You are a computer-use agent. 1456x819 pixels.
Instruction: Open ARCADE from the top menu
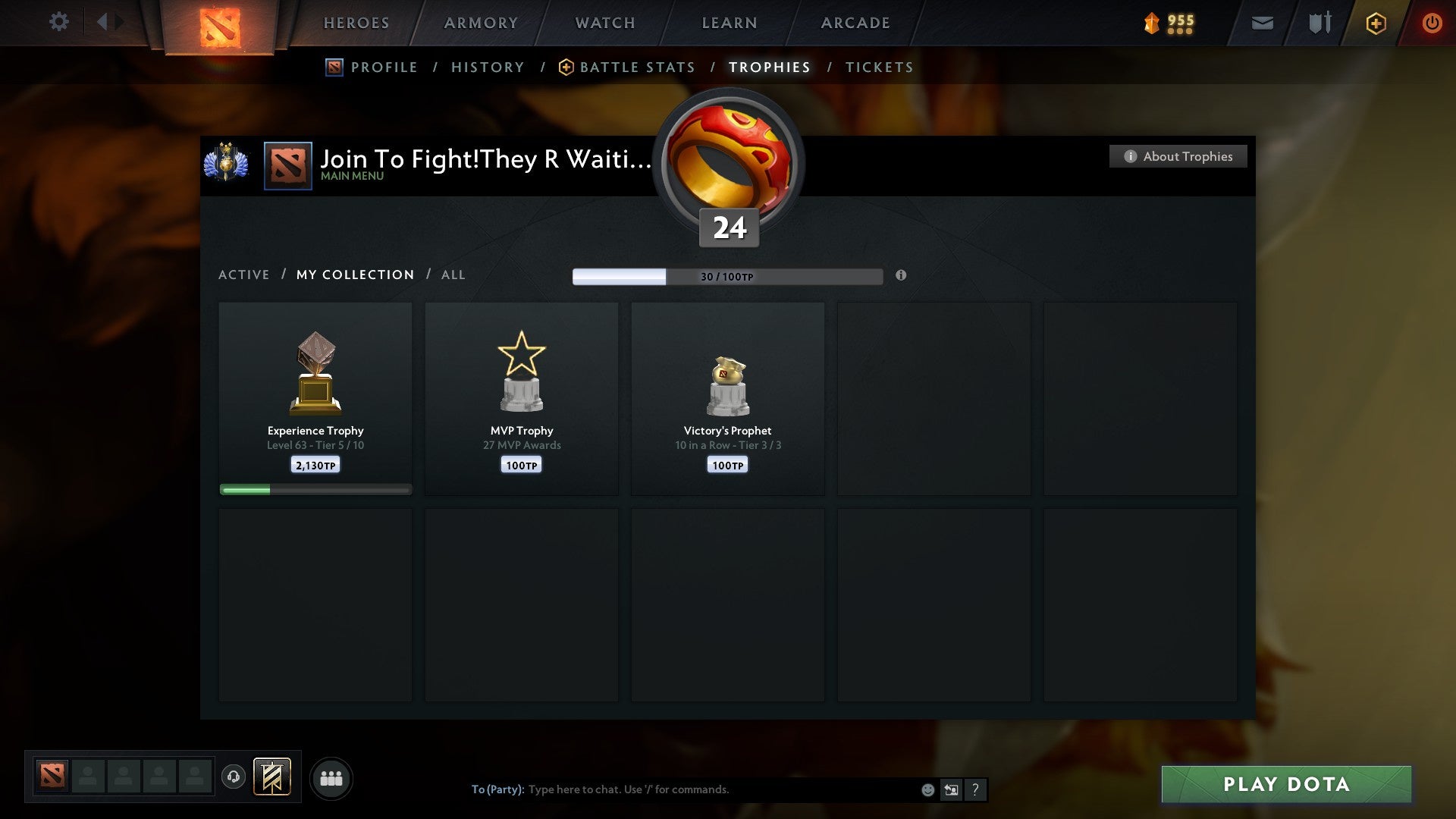click(855, 23)
